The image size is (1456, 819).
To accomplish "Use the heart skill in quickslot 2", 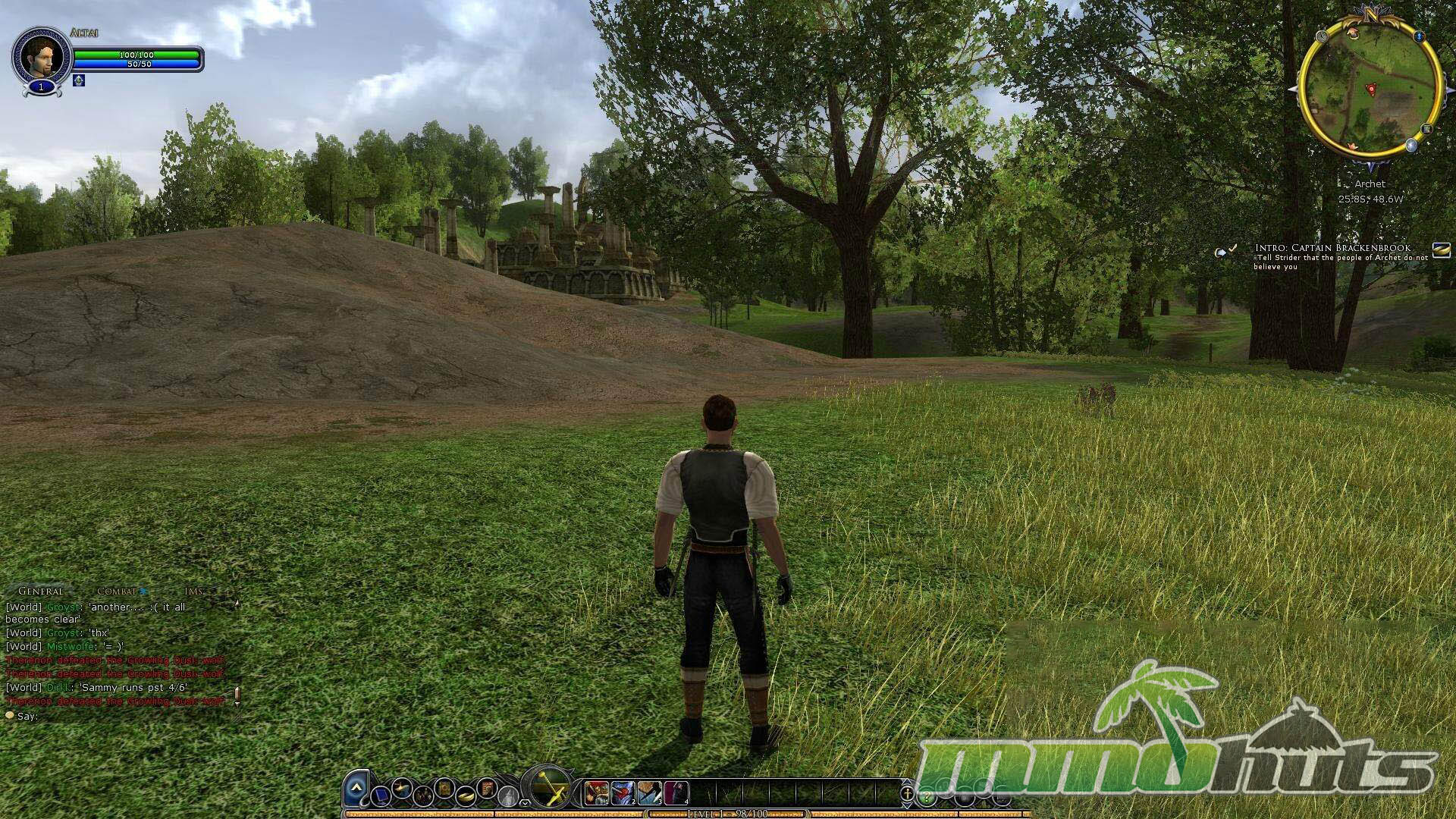I will (x=623, y=792).
